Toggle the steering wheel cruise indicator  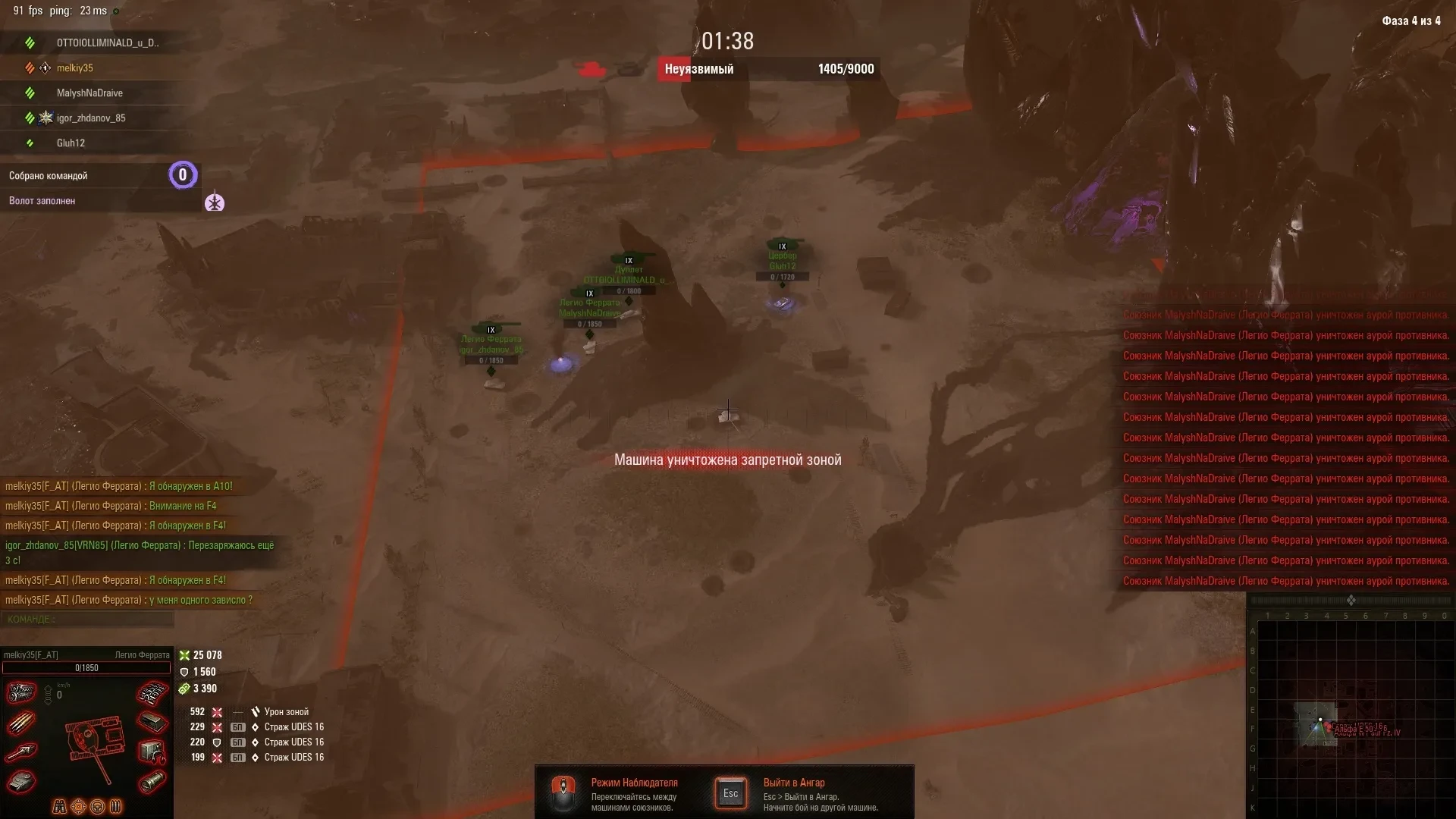[97, 806]
